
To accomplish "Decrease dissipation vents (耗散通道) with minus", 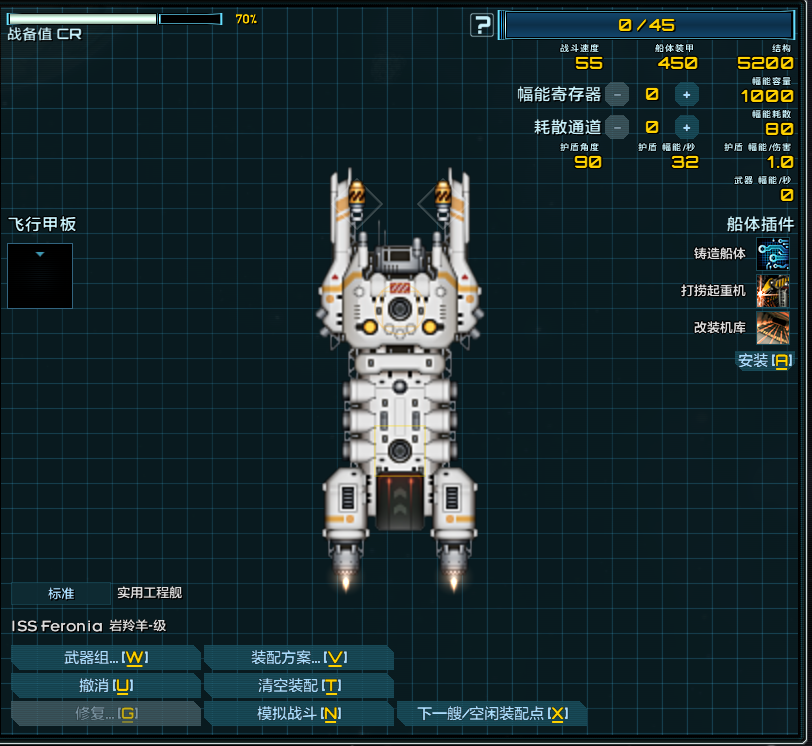I will click(617, 127).
